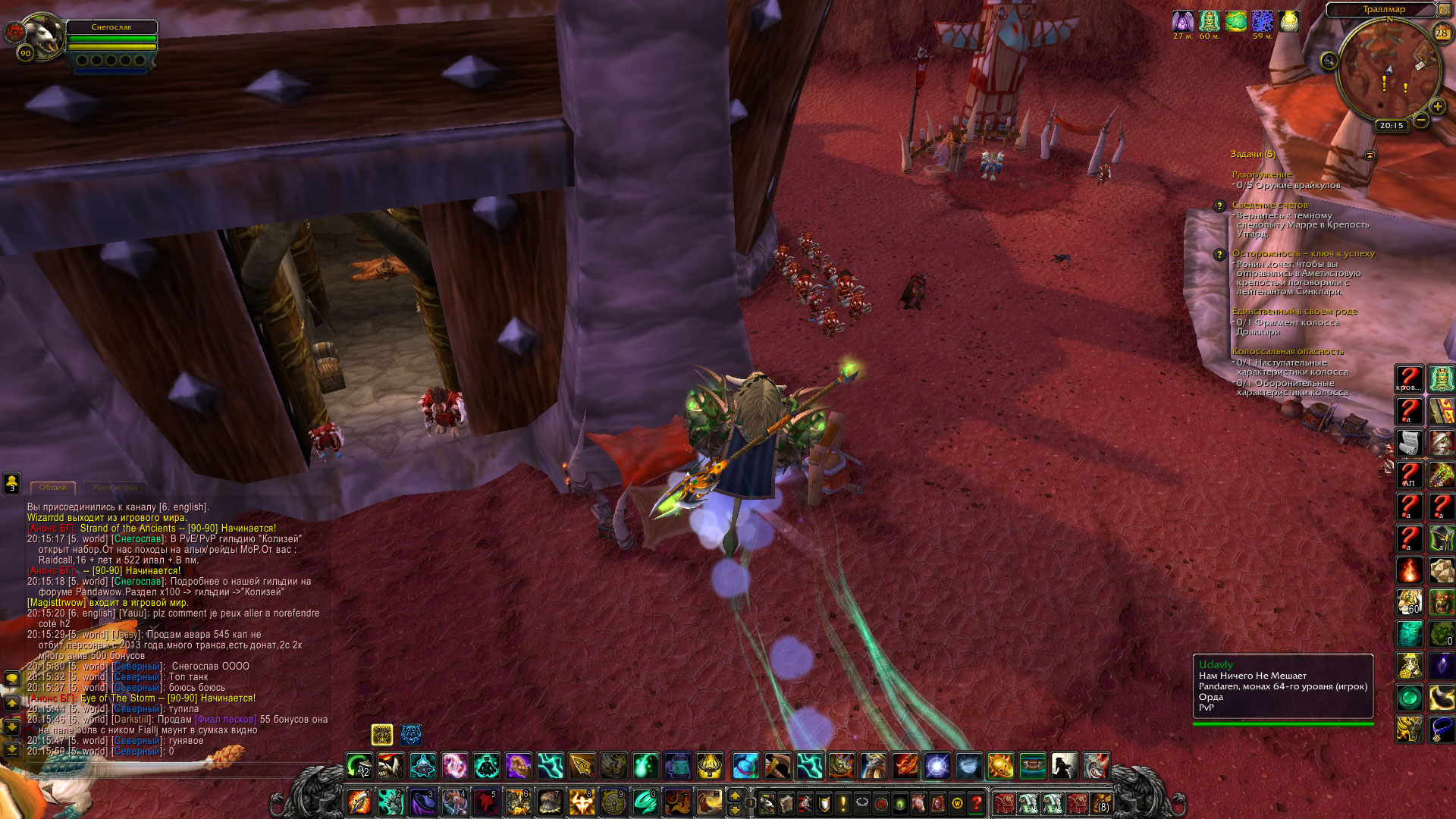Use the fire flame ability in side bar

click(x=1410, y=570)
